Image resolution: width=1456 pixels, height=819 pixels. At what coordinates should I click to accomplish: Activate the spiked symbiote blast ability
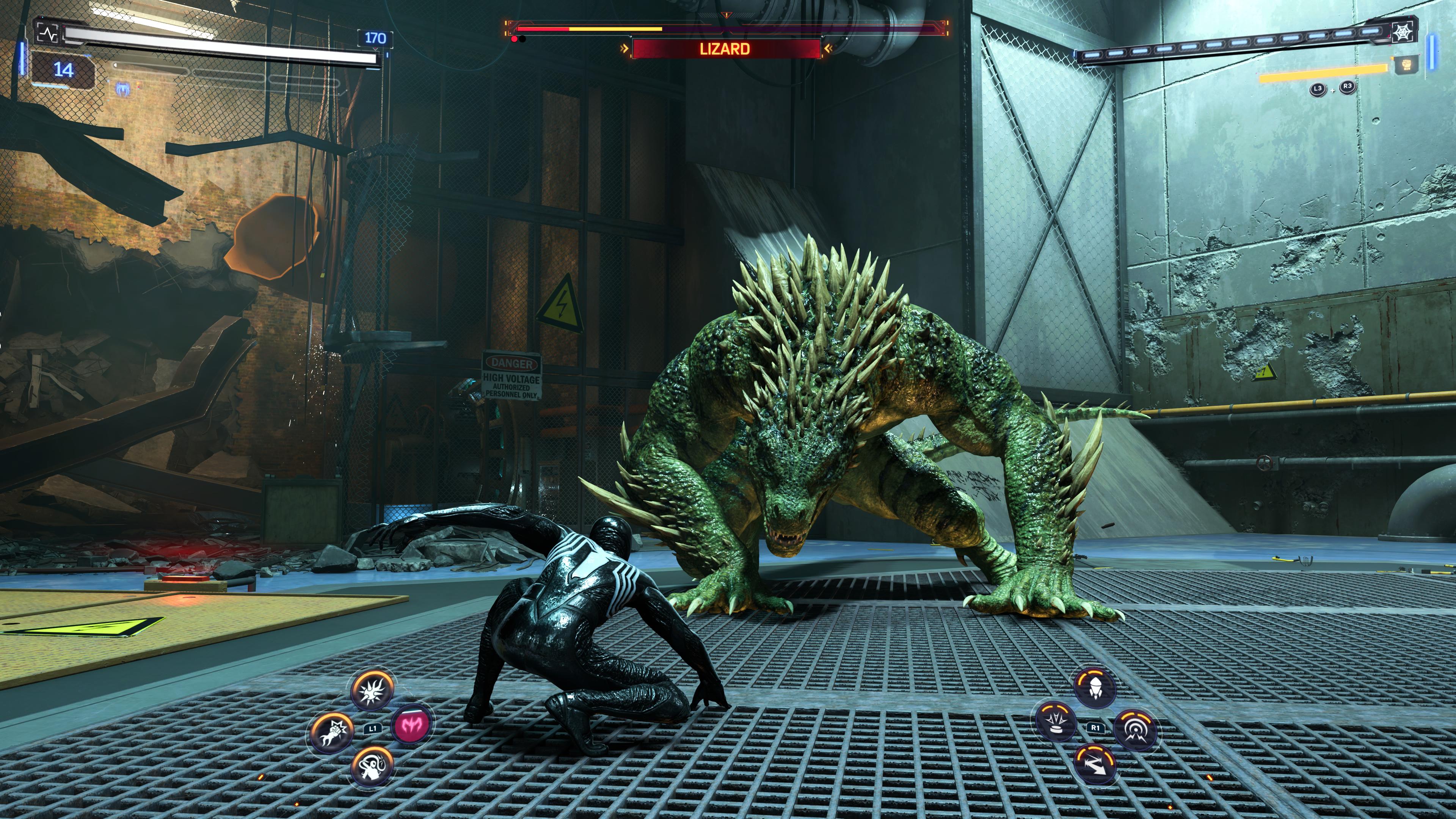click(x=372, y=690)
